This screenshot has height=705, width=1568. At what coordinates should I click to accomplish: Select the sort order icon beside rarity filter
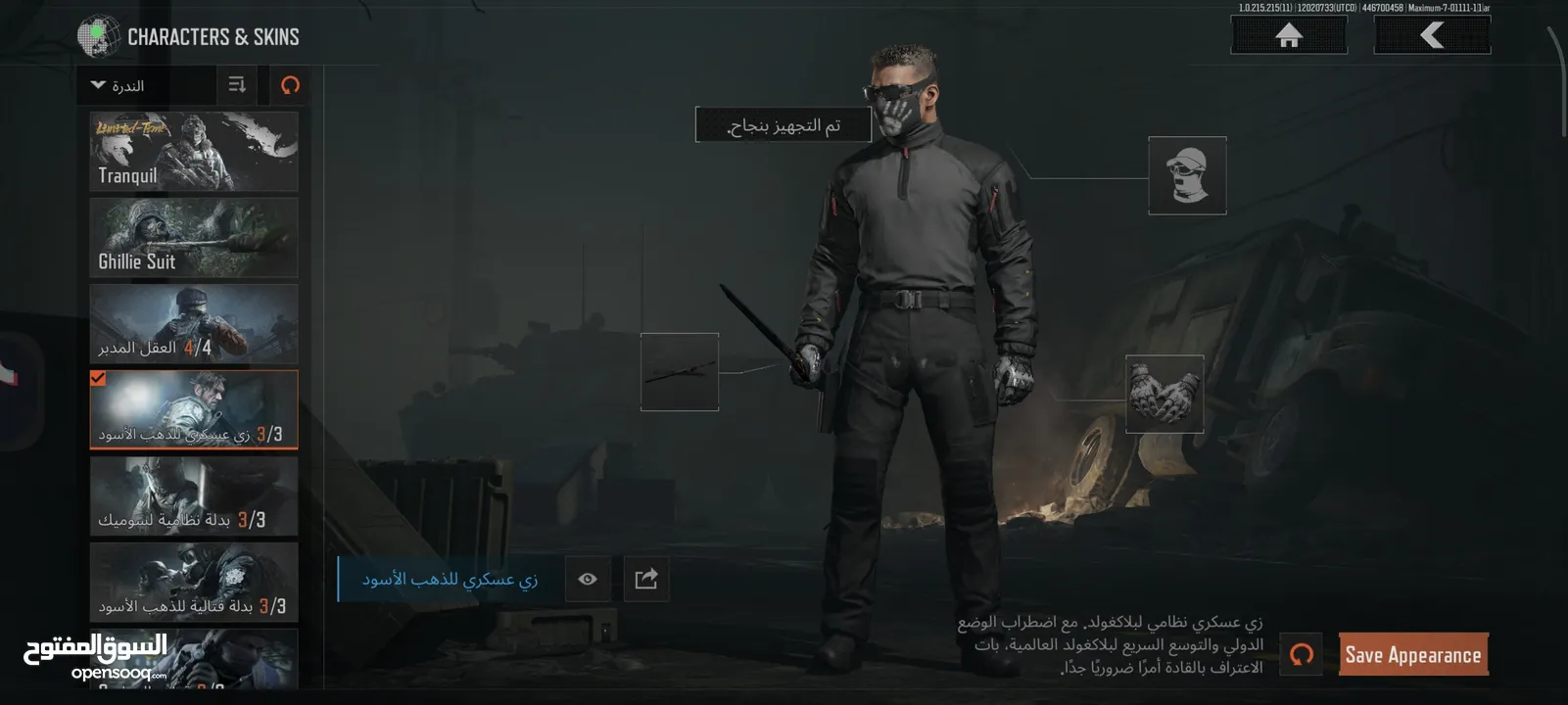click(x=235, y=85)
